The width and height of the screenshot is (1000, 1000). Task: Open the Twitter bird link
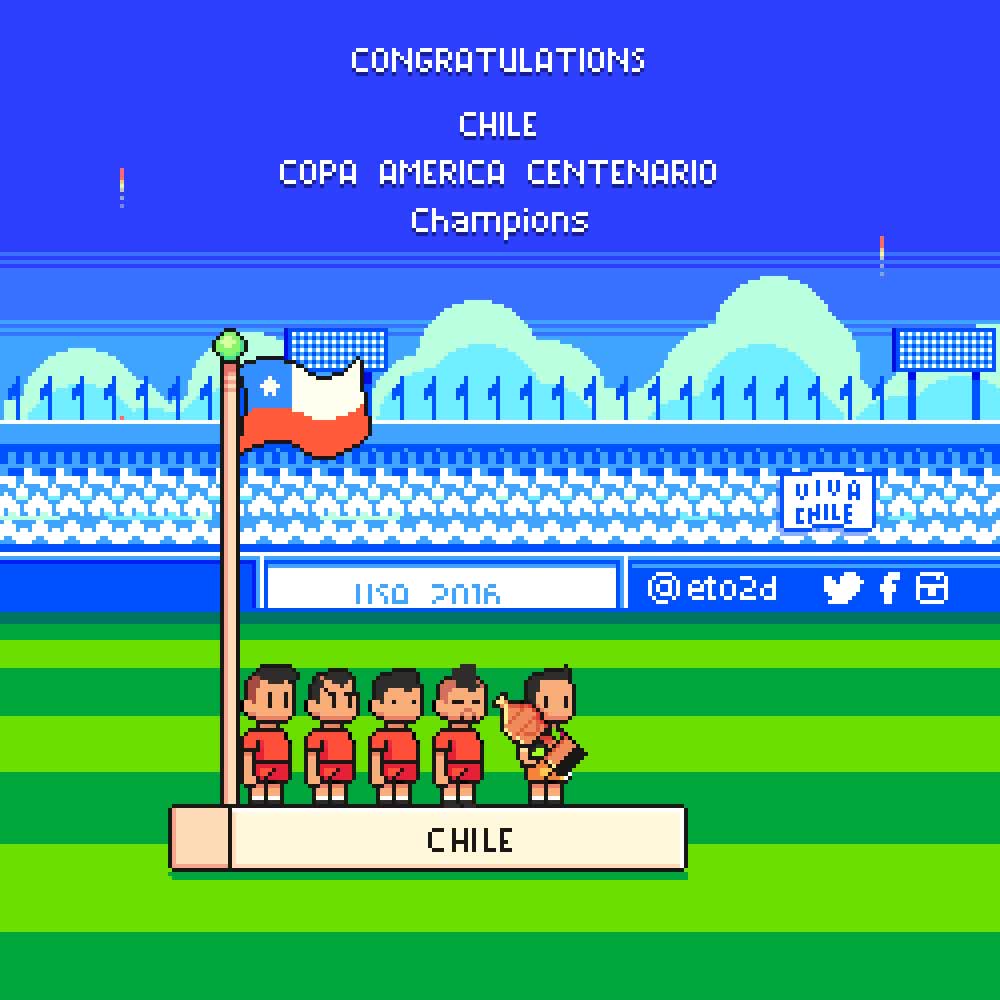coord(842,587)
